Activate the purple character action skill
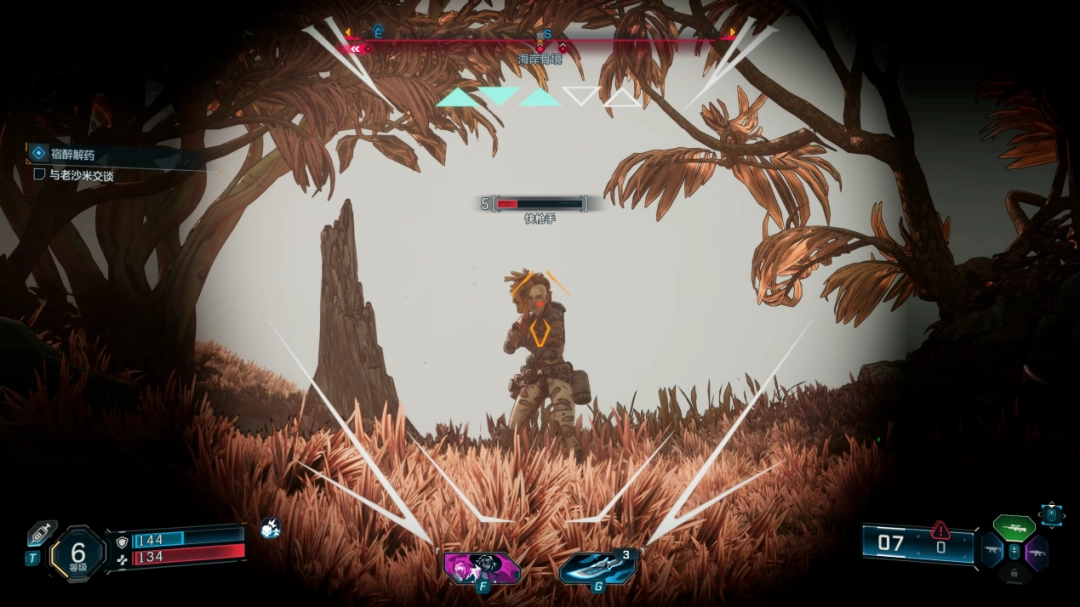Image resolution: width=1080 pixels, height=607 pixels. point(481,568)
